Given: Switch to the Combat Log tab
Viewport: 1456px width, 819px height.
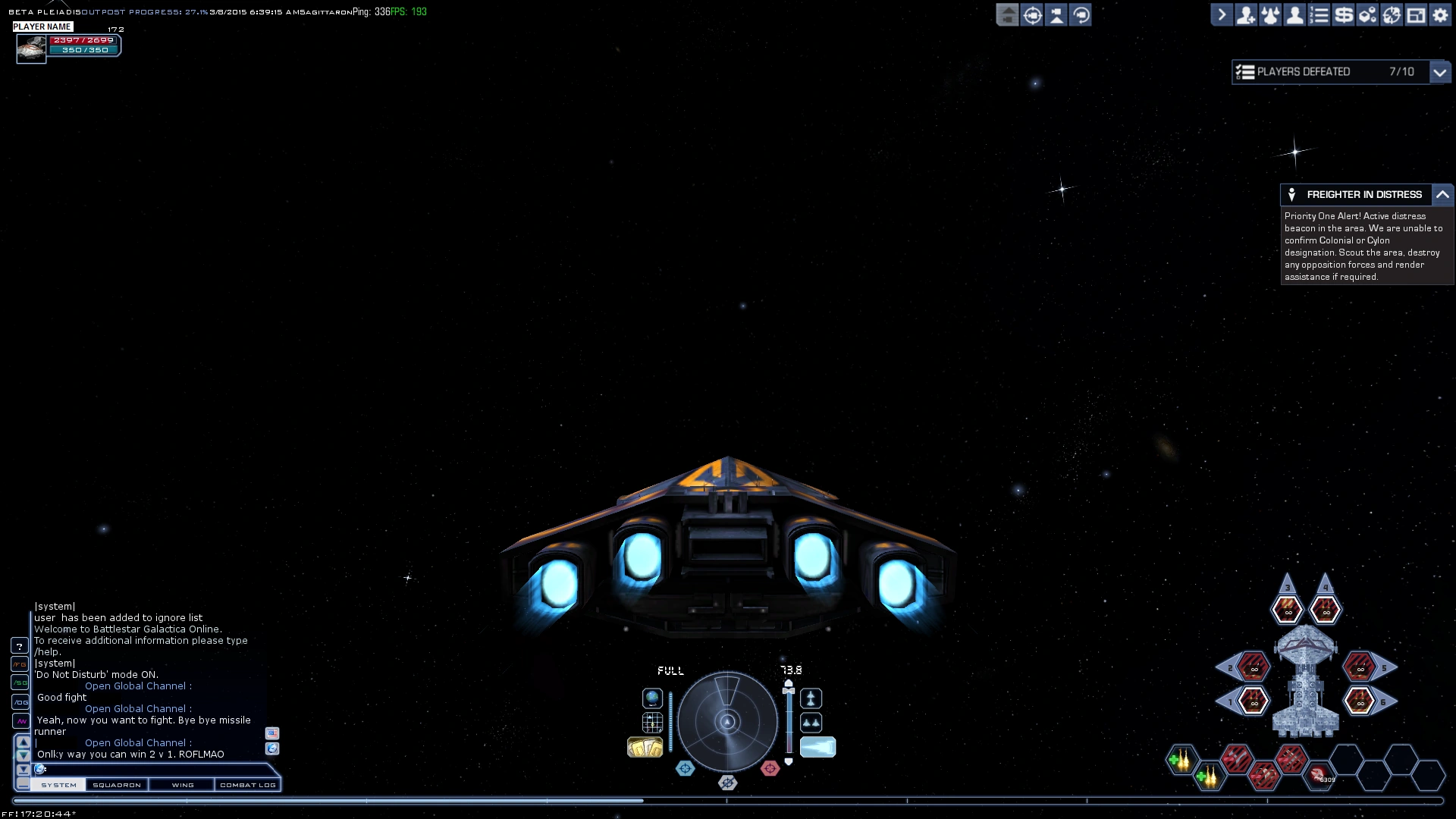Looking at the screenshot, I should click(x=248, y=785).
